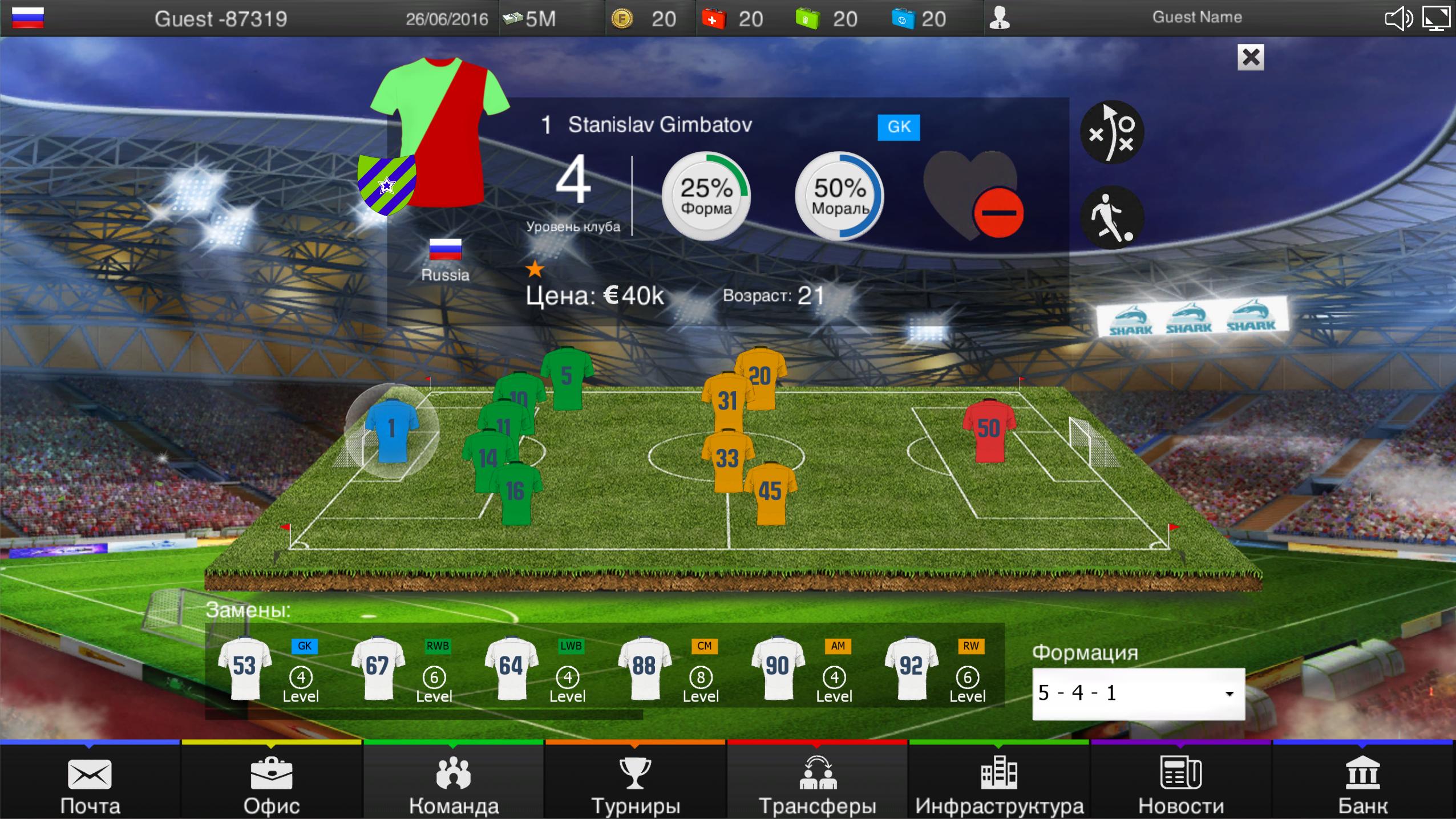Mute game sound with the speaker icon
Screen dimensions: 1456x819
[x=1398, y=18]
